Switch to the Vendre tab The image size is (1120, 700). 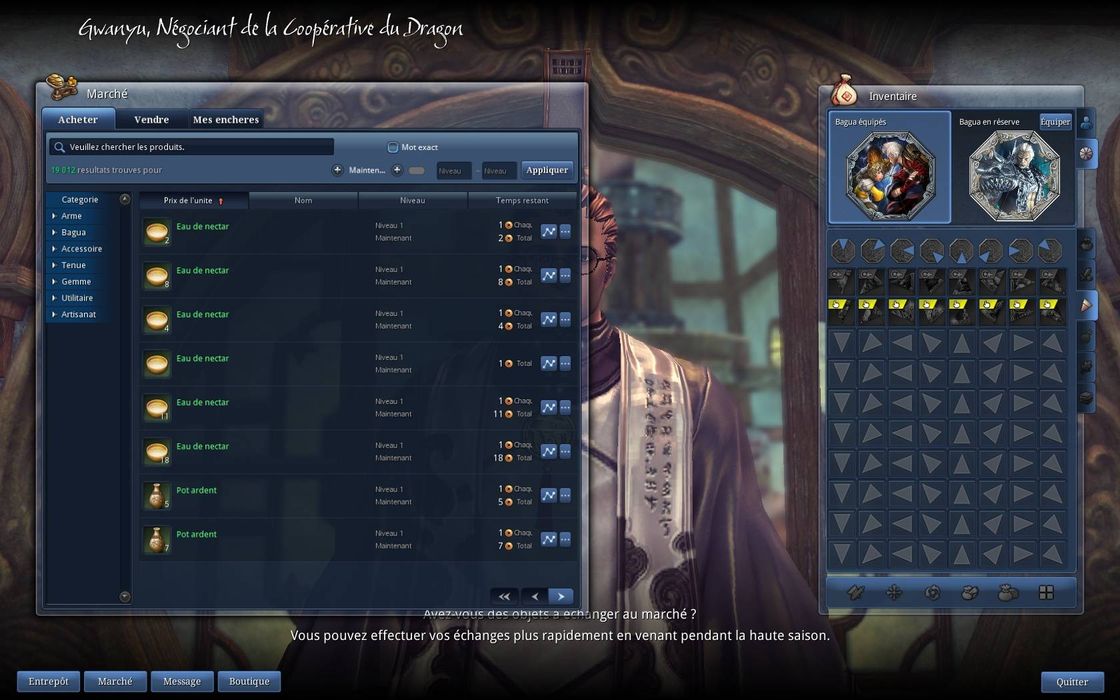tap(151, 120)
